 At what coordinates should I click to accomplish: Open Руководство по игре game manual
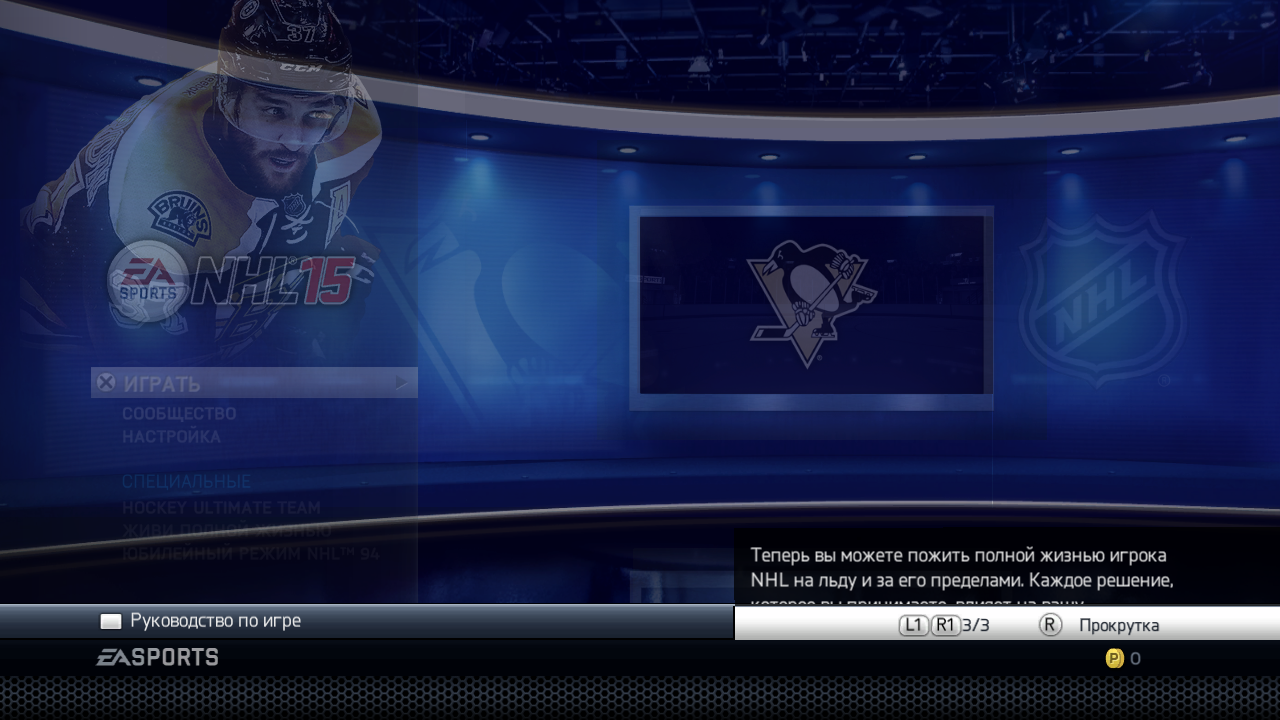coord(215,621)
